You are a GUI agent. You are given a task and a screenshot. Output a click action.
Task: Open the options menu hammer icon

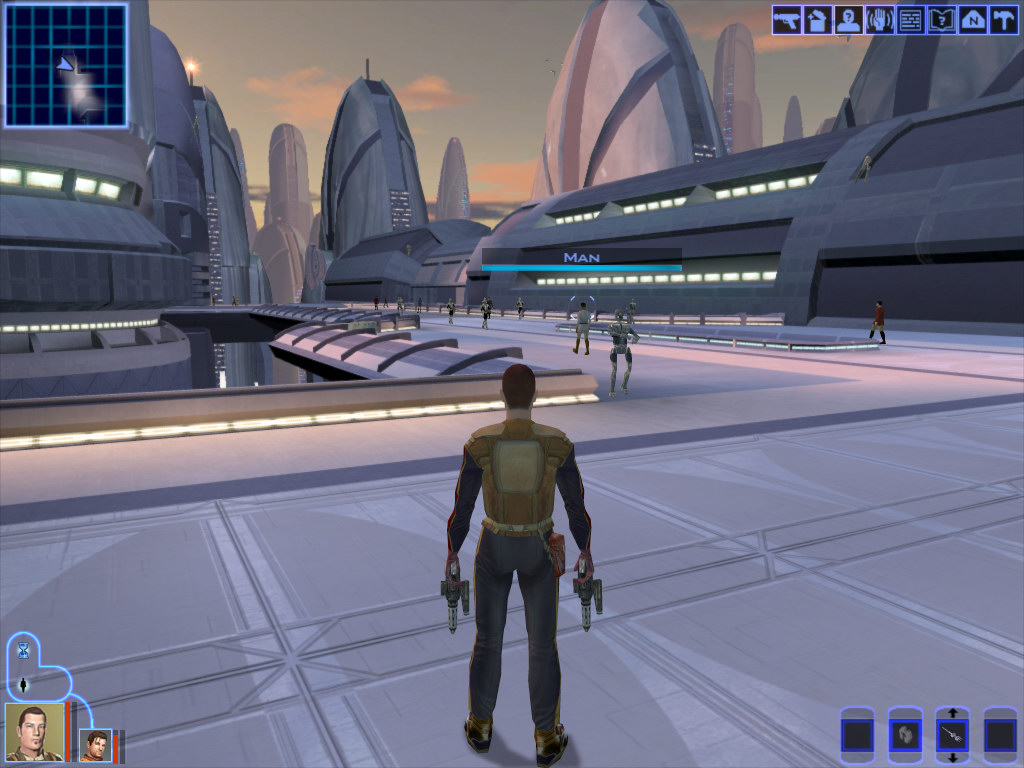pyautogui.click(x=1002, y=20)
